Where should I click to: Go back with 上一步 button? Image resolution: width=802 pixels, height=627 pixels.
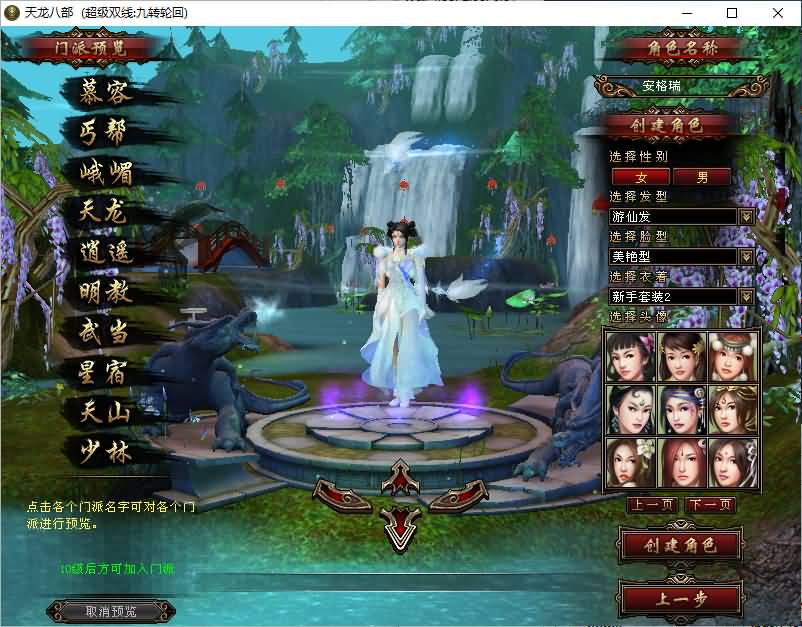coord(681,598)
